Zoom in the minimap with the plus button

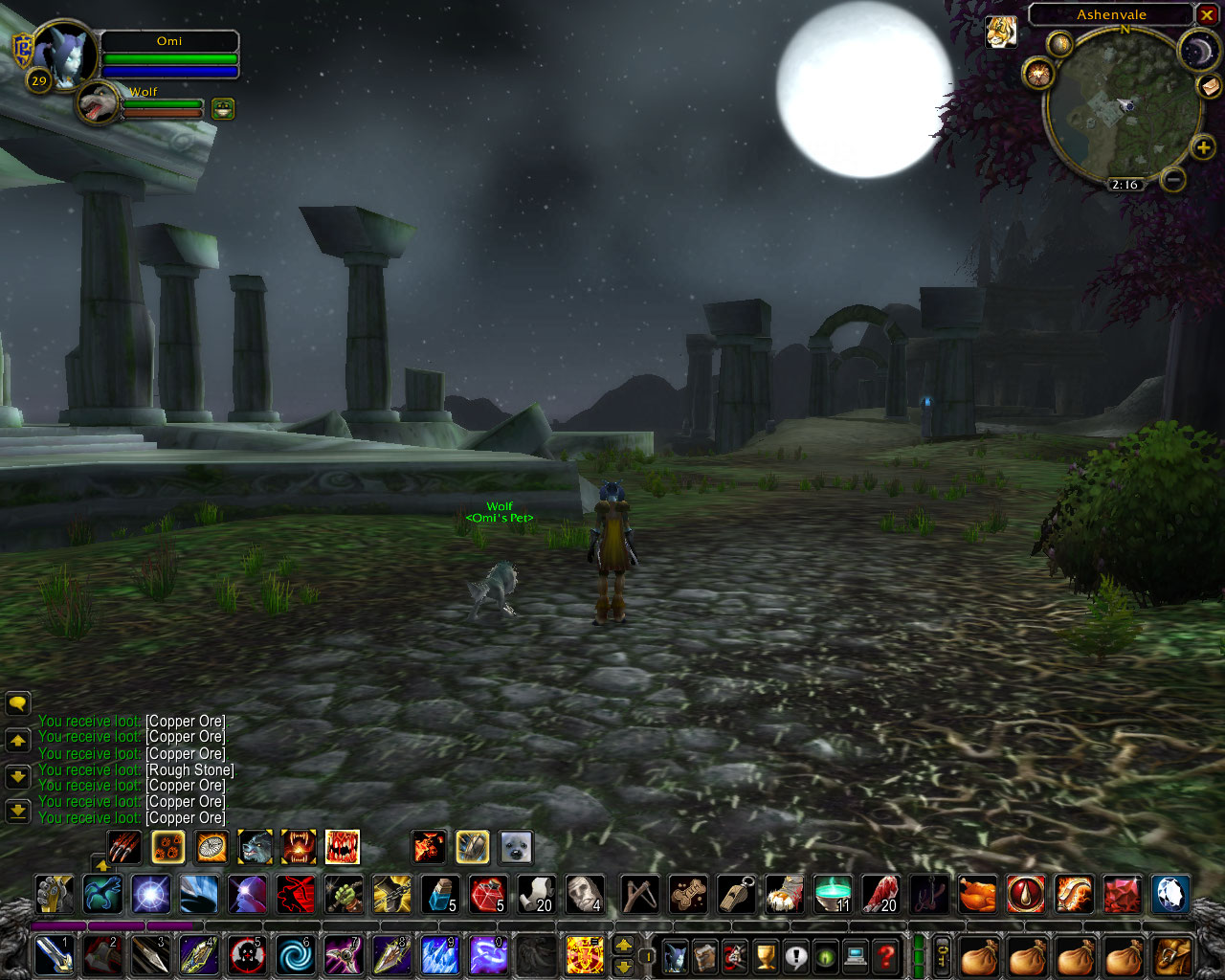tap(1202, 147)
